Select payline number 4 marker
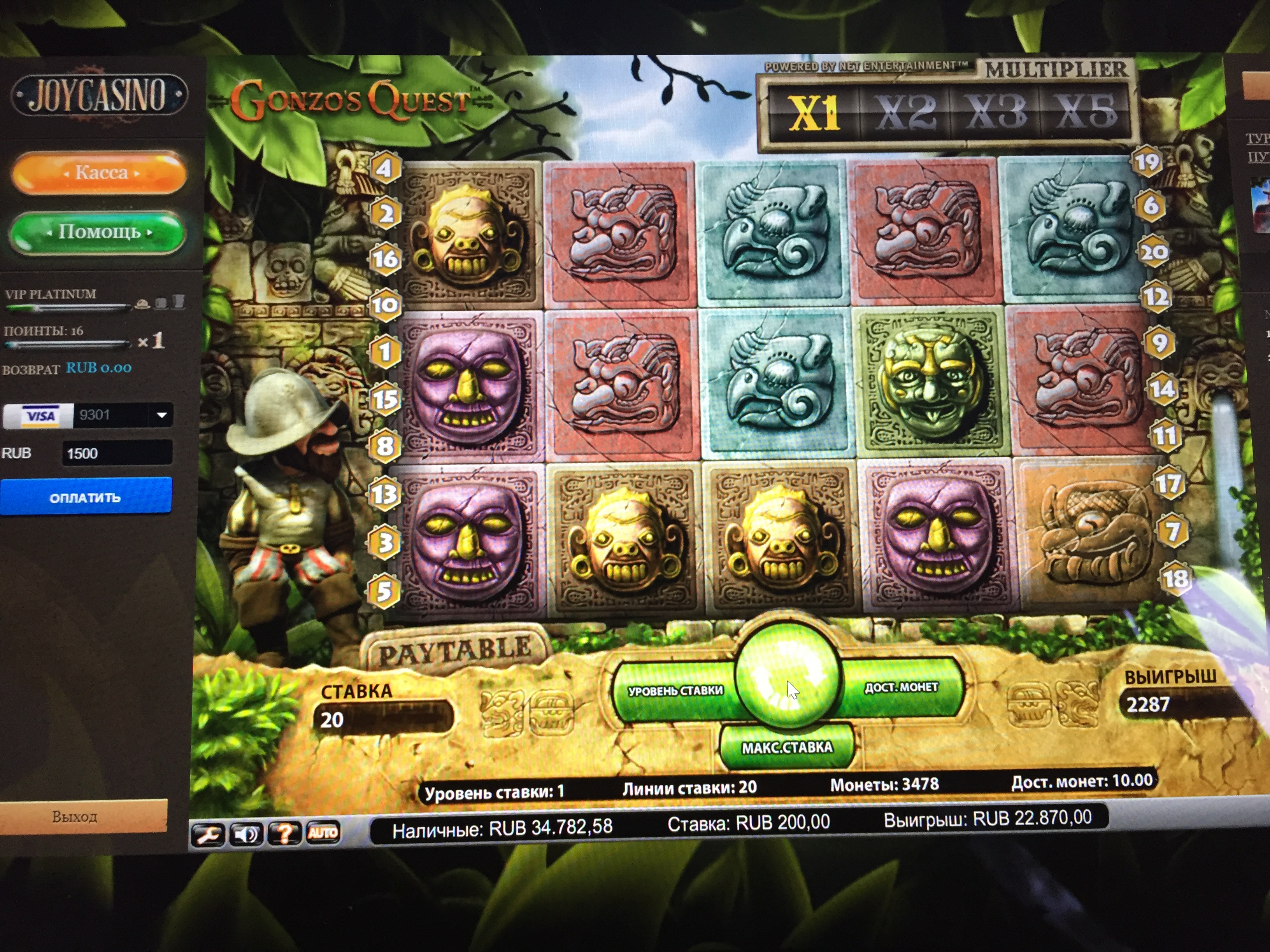1270x952 pixels. (384, 168)
